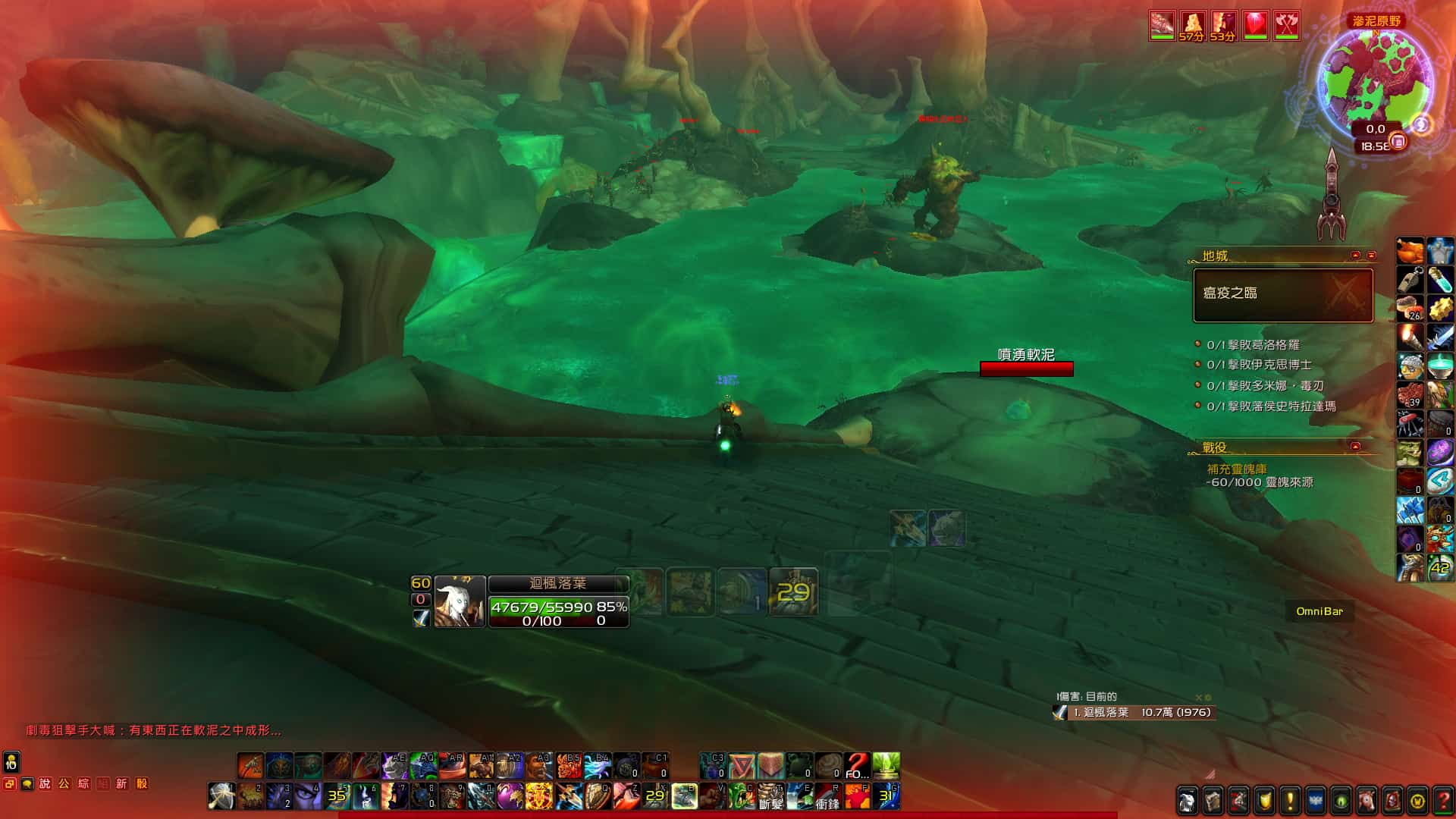
Task: Click the red gem buff icon
Action: click(1256, 26)
